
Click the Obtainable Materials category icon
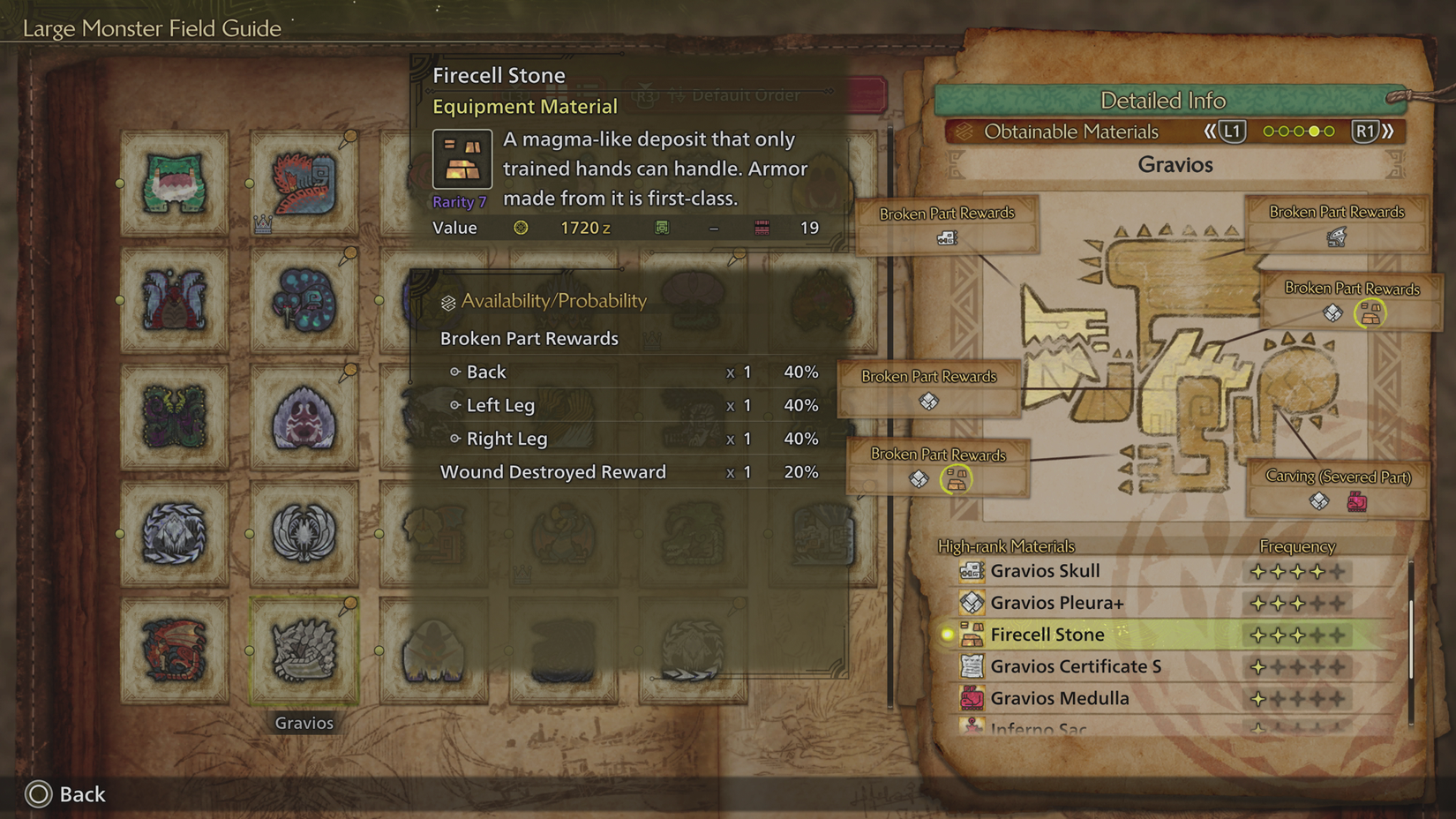coord(967,131)
